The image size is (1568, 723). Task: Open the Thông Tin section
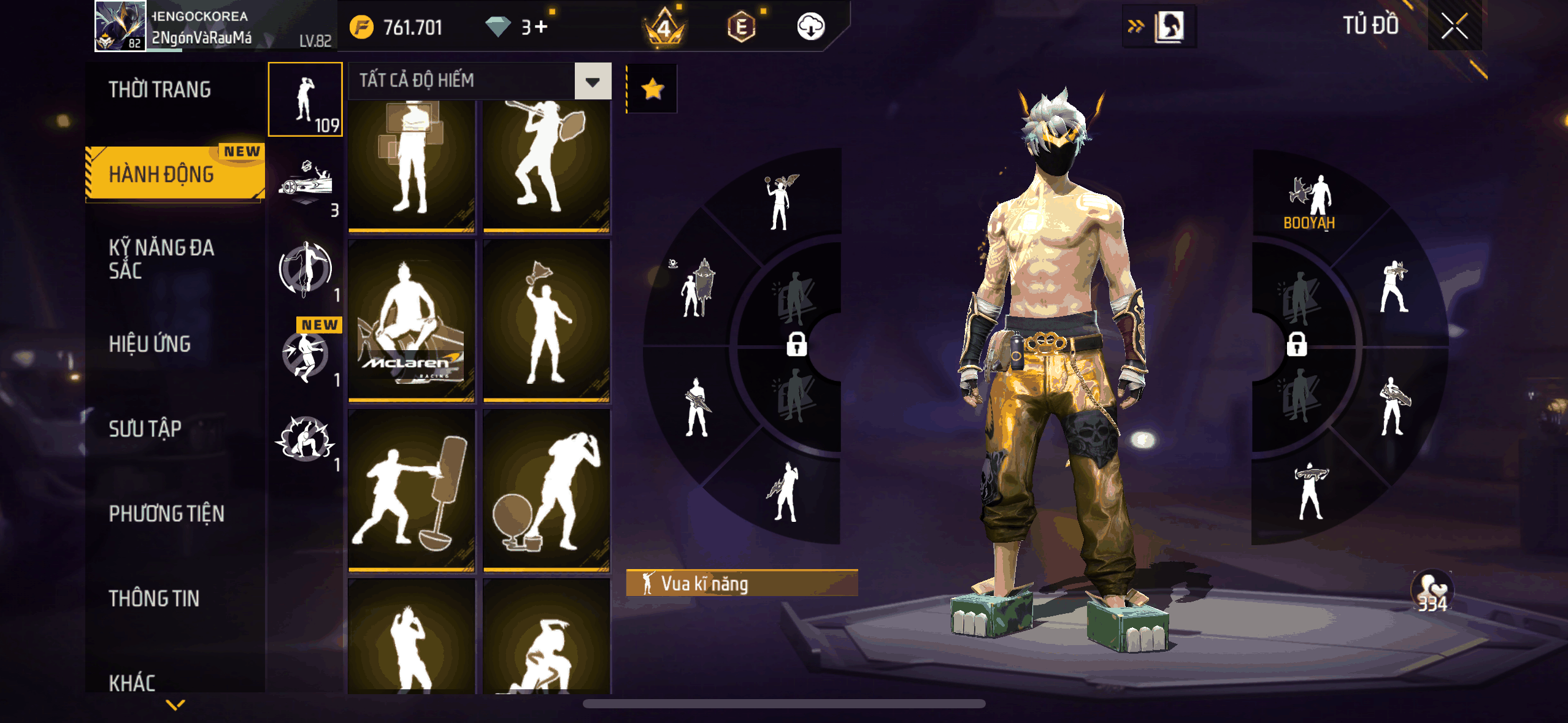tap(155, 598)
